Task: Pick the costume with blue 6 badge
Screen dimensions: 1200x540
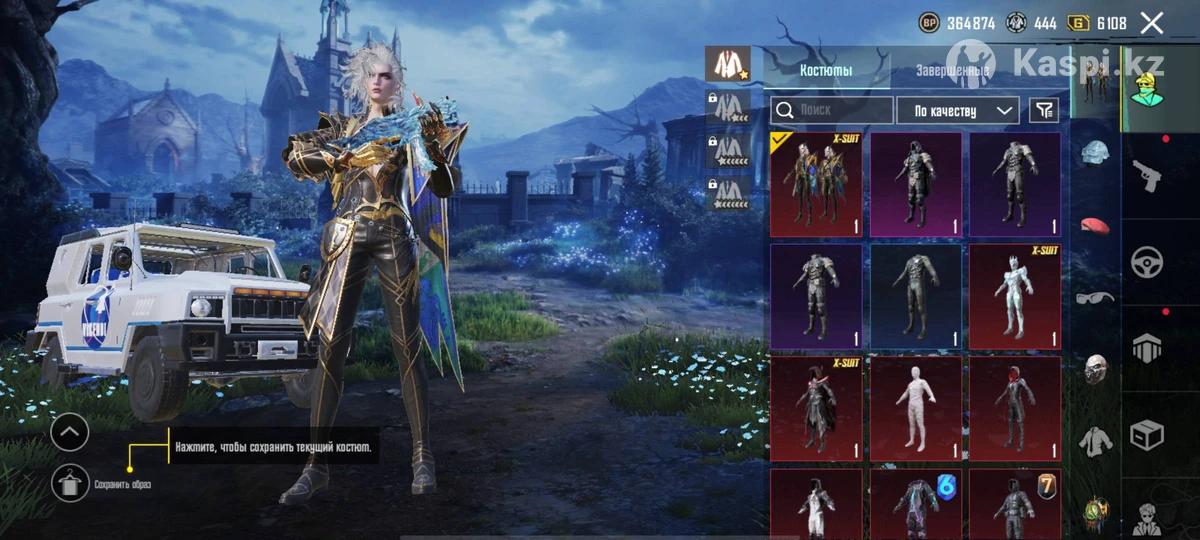Action: [915, 504]
